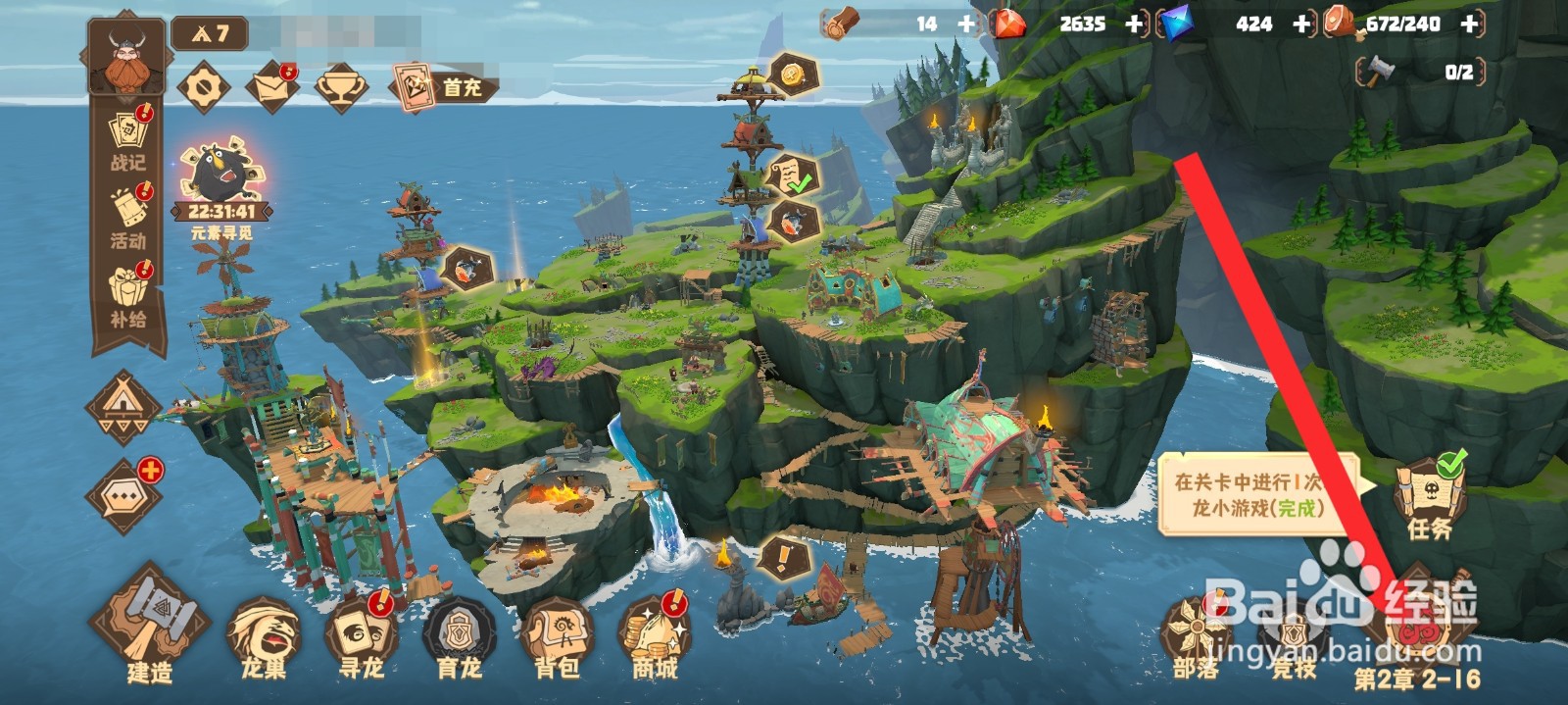Open the 商城 shop
The image size is (1568, 705).
click(655, 637)
